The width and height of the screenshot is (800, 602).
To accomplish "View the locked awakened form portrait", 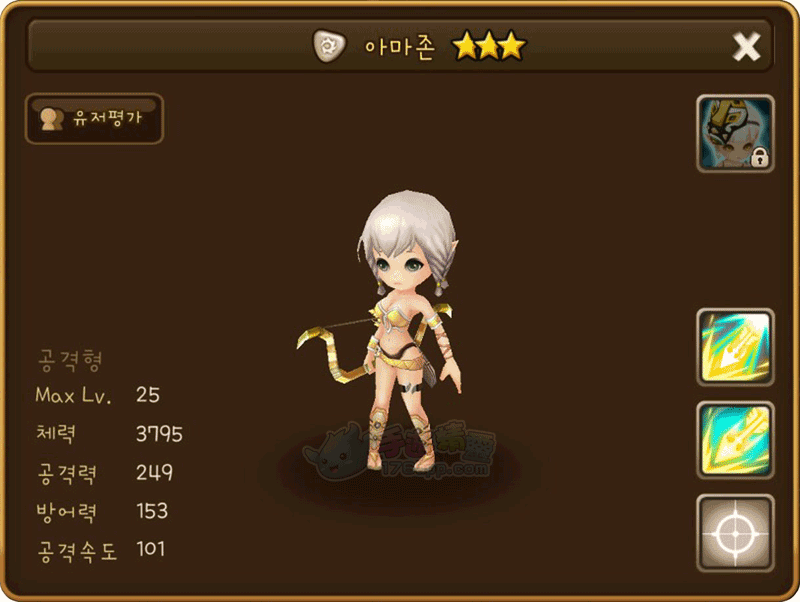I will click(x=735, y=134).
